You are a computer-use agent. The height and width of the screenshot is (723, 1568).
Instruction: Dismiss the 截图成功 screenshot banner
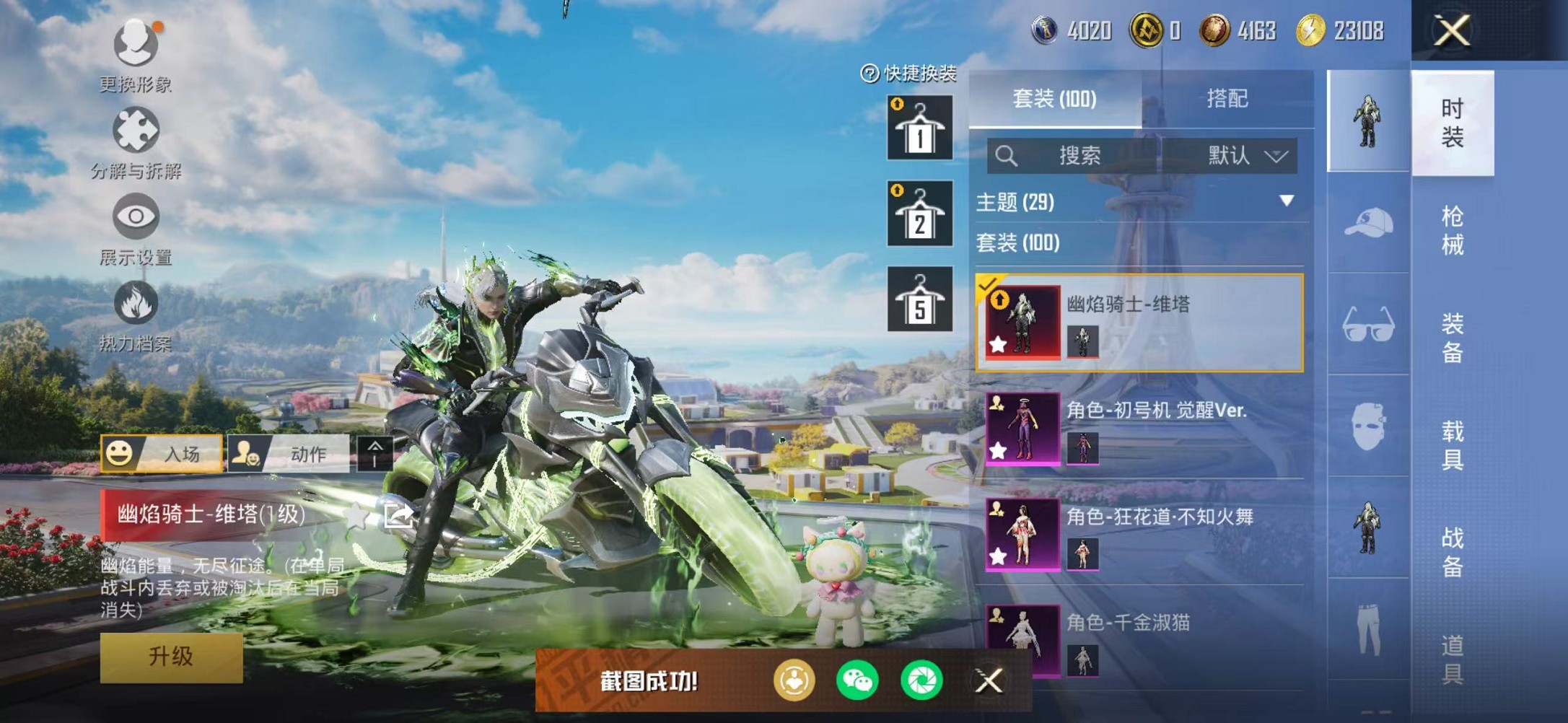pos(989,680)
